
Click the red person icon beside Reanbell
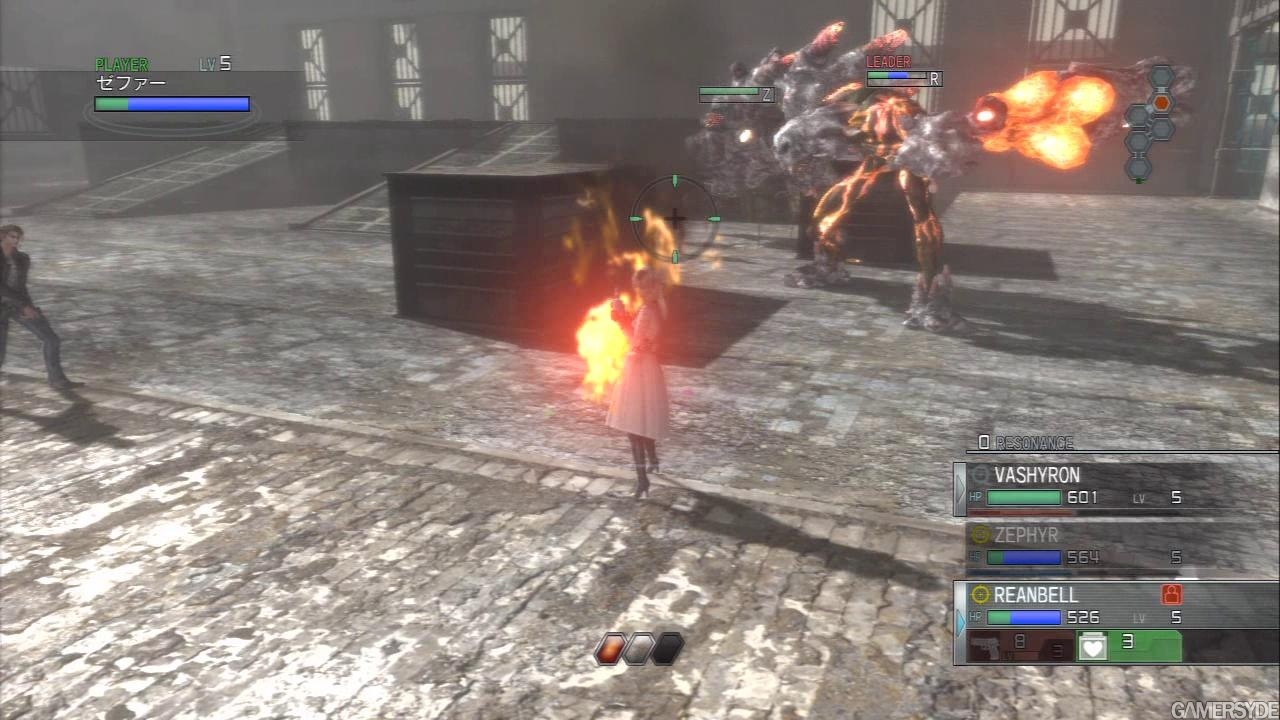click(x=1171, y=594)
